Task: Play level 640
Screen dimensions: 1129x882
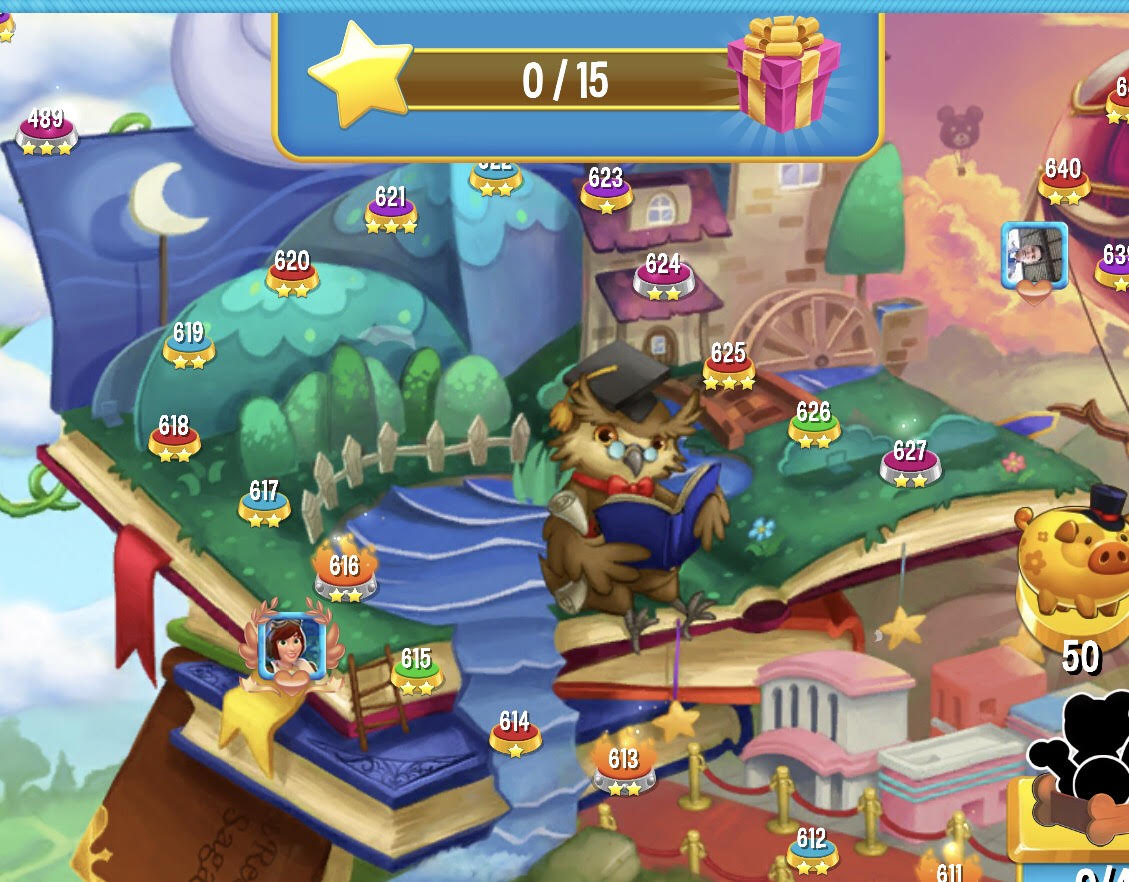Action: 1063,180
